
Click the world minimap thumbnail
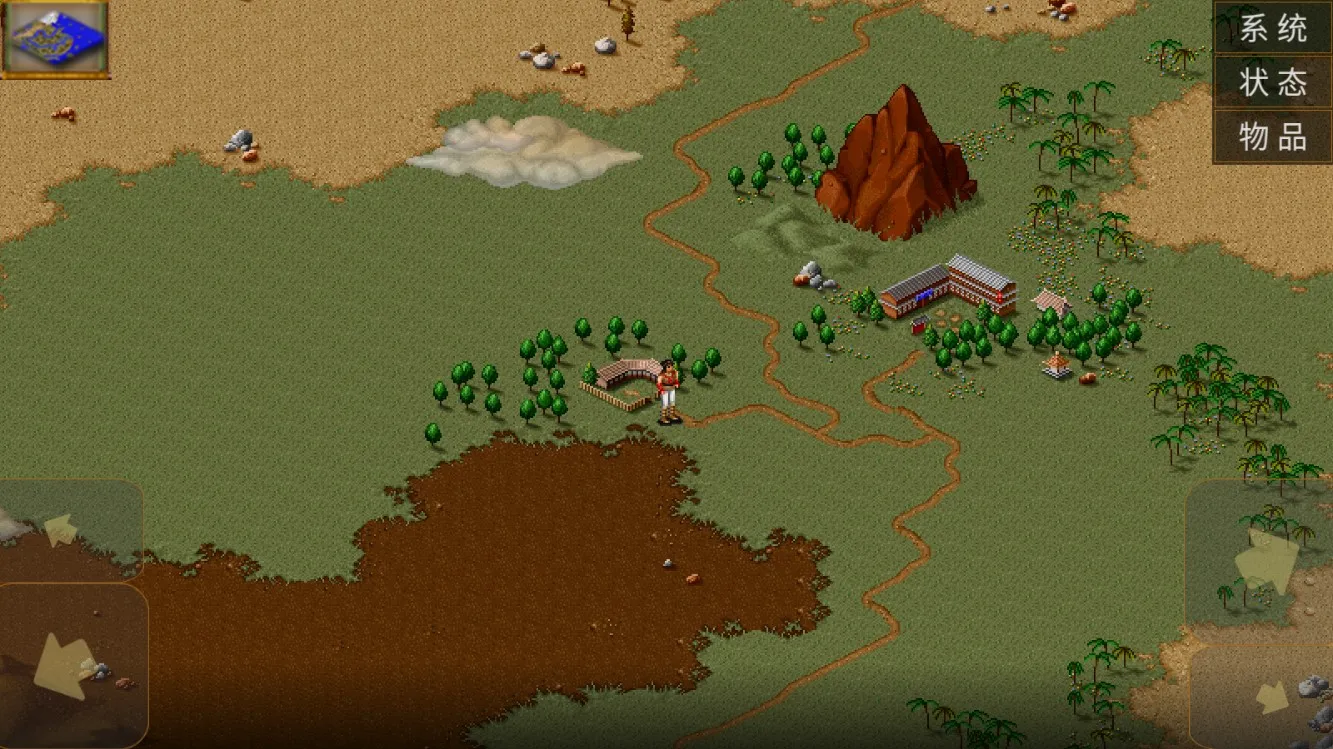55,38
